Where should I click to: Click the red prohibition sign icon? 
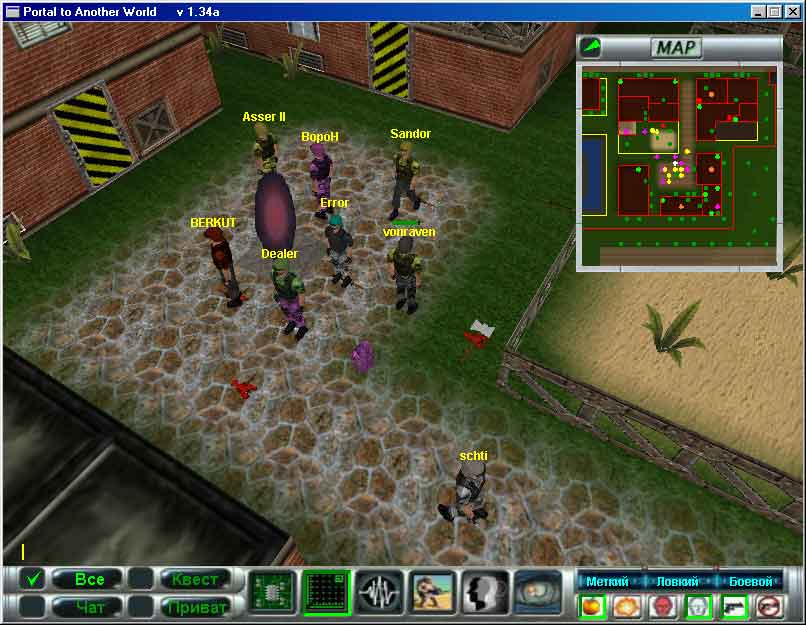pos(769,606)
